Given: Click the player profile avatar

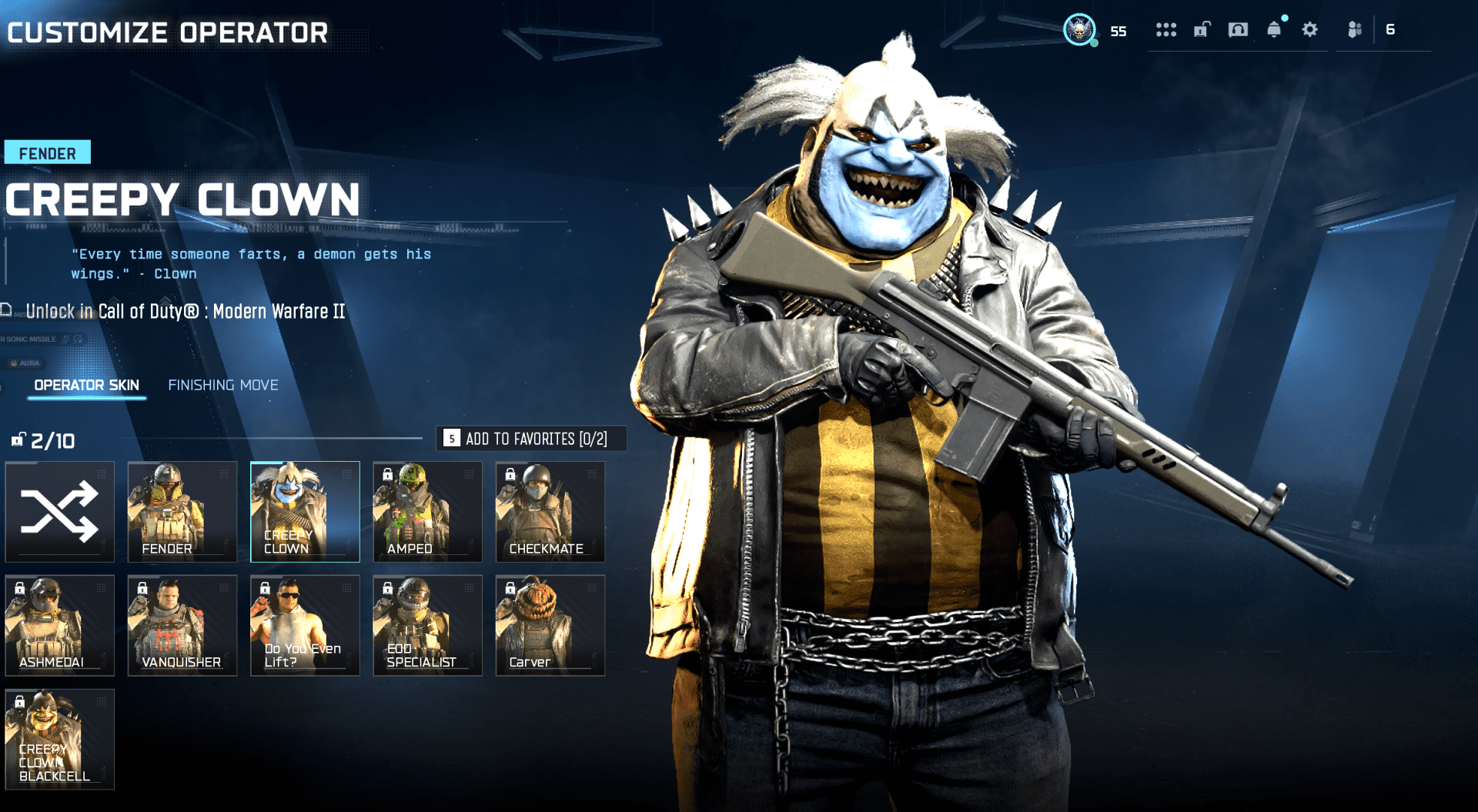Looking at the screenshot, I should point(1079,30).
